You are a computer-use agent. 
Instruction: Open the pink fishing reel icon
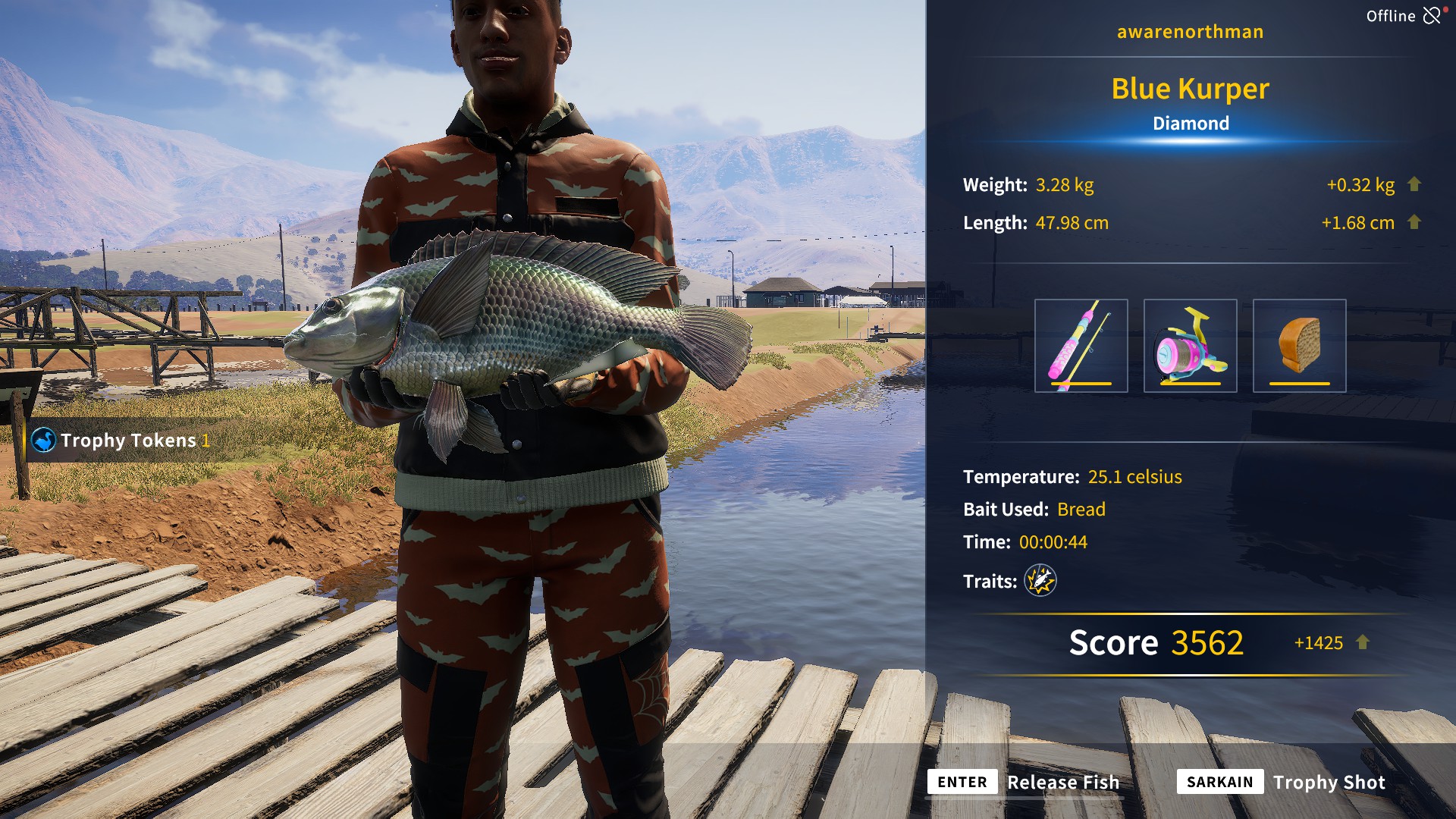(x=1192, y=345)
